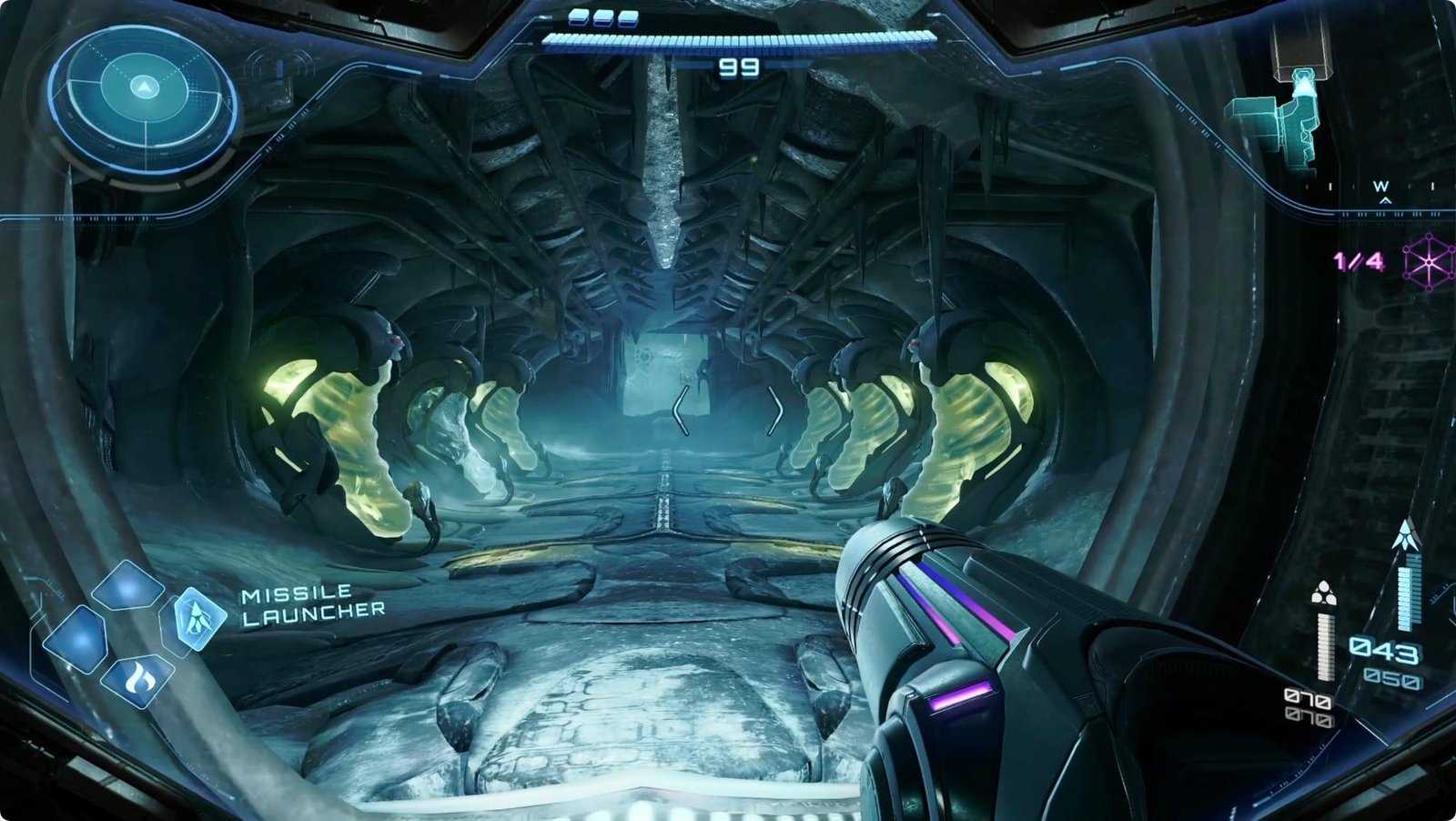1456x821 pixels.
Task: Click the purple hexagonal objective icon near the 1/4 counter
Action: pos(1429,261)
